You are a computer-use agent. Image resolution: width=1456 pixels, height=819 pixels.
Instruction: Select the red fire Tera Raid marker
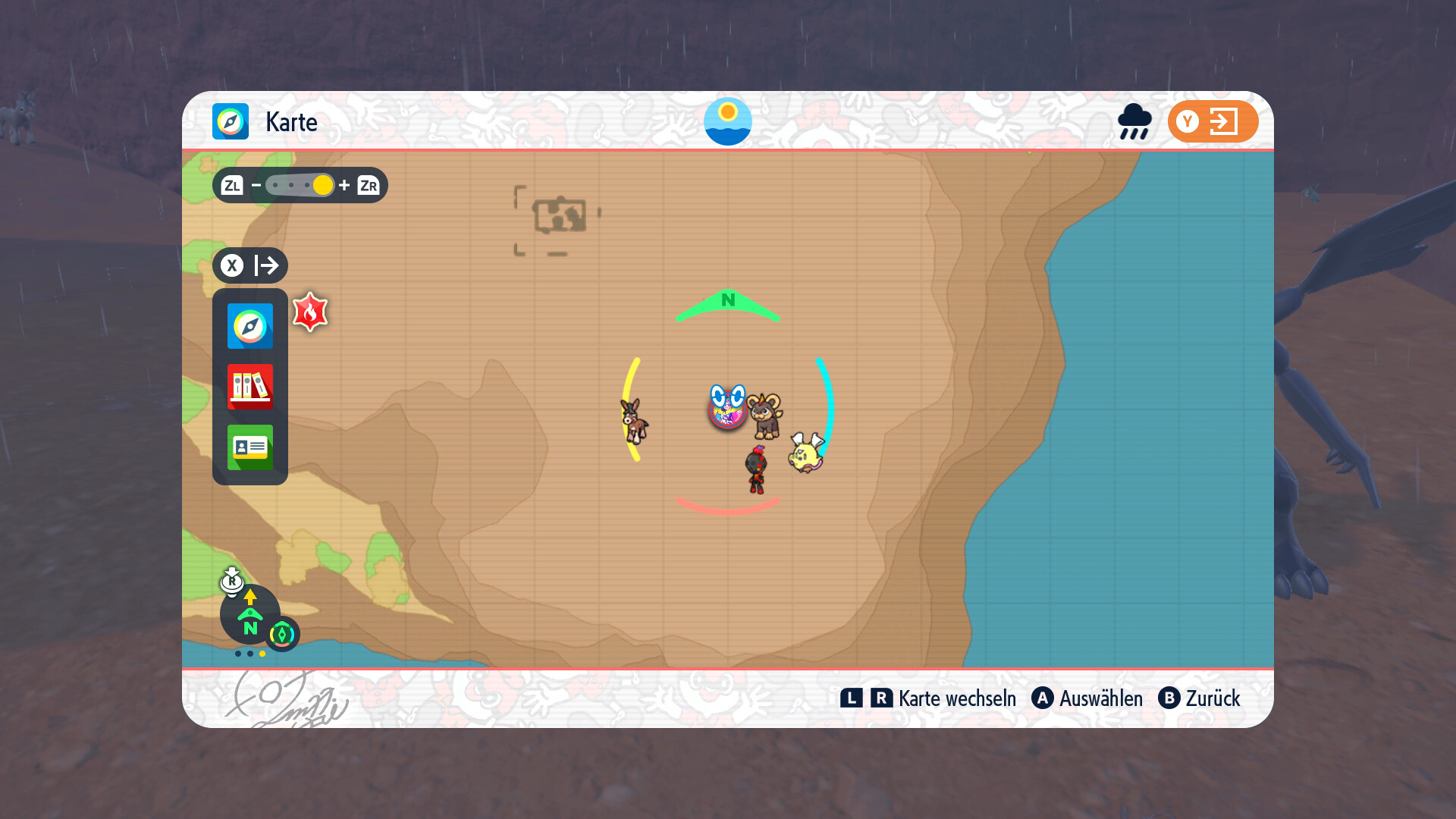click(x=310, y=312)
